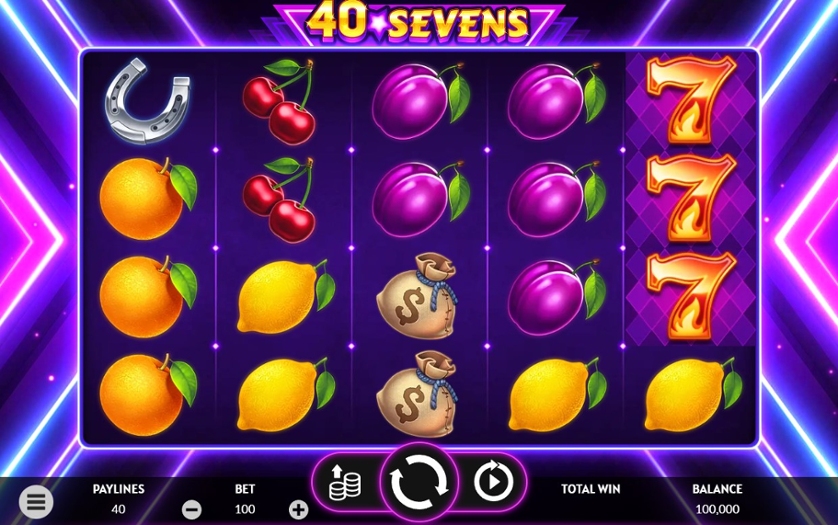Decrease the bet with the minus button
The image size is (838, 525).
(192, 509)
